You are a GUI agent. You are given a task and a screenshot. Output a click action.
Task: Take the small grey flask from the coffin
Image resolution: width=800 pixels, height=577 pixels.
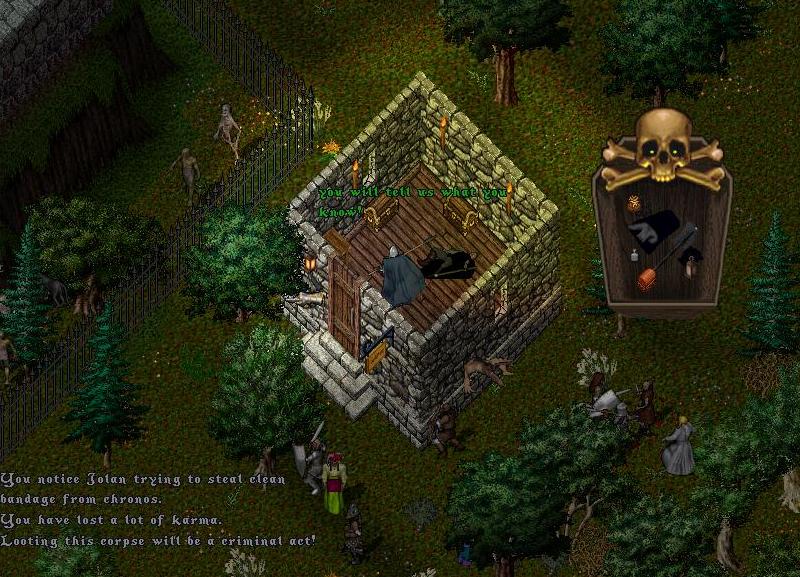coord(633,257)
